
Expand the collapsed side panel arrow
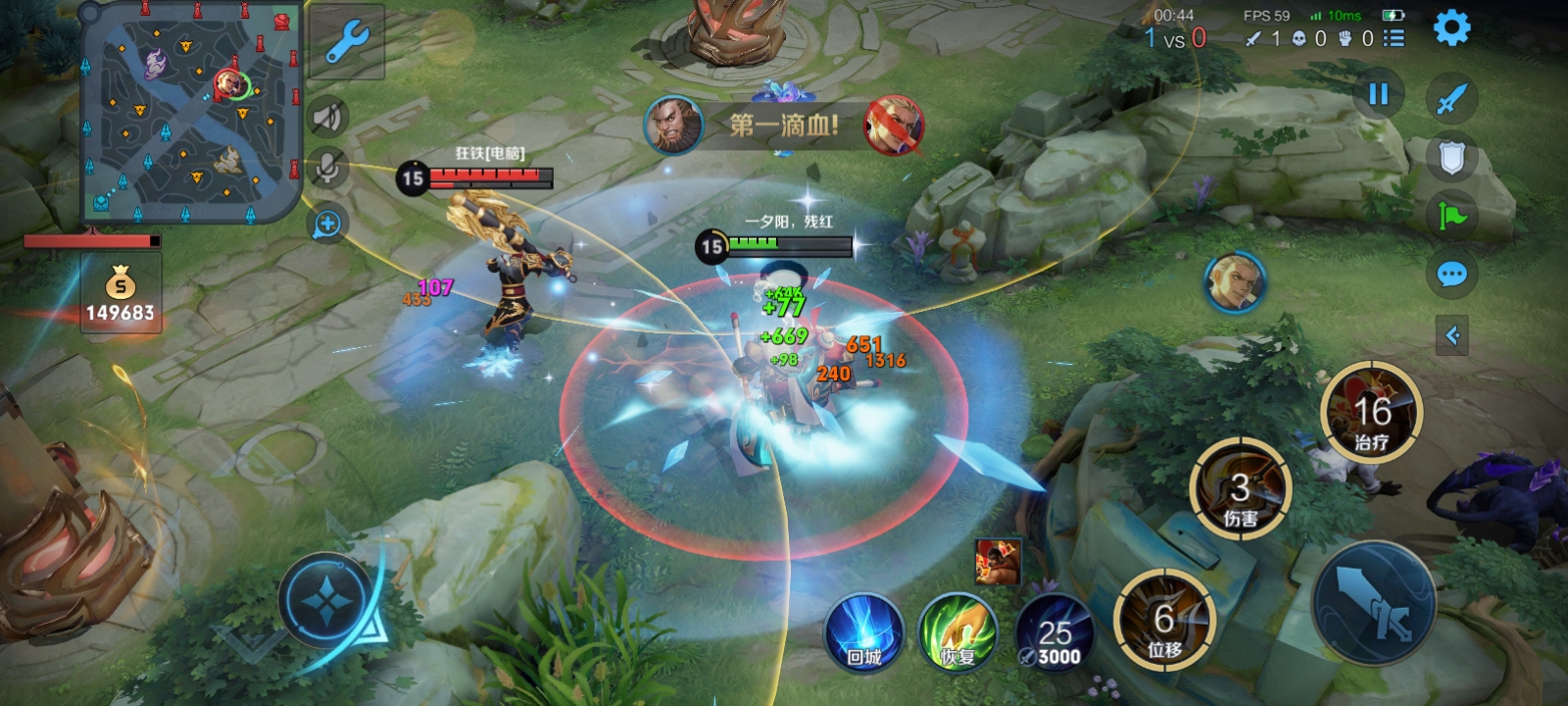[x=1451, y=335]
